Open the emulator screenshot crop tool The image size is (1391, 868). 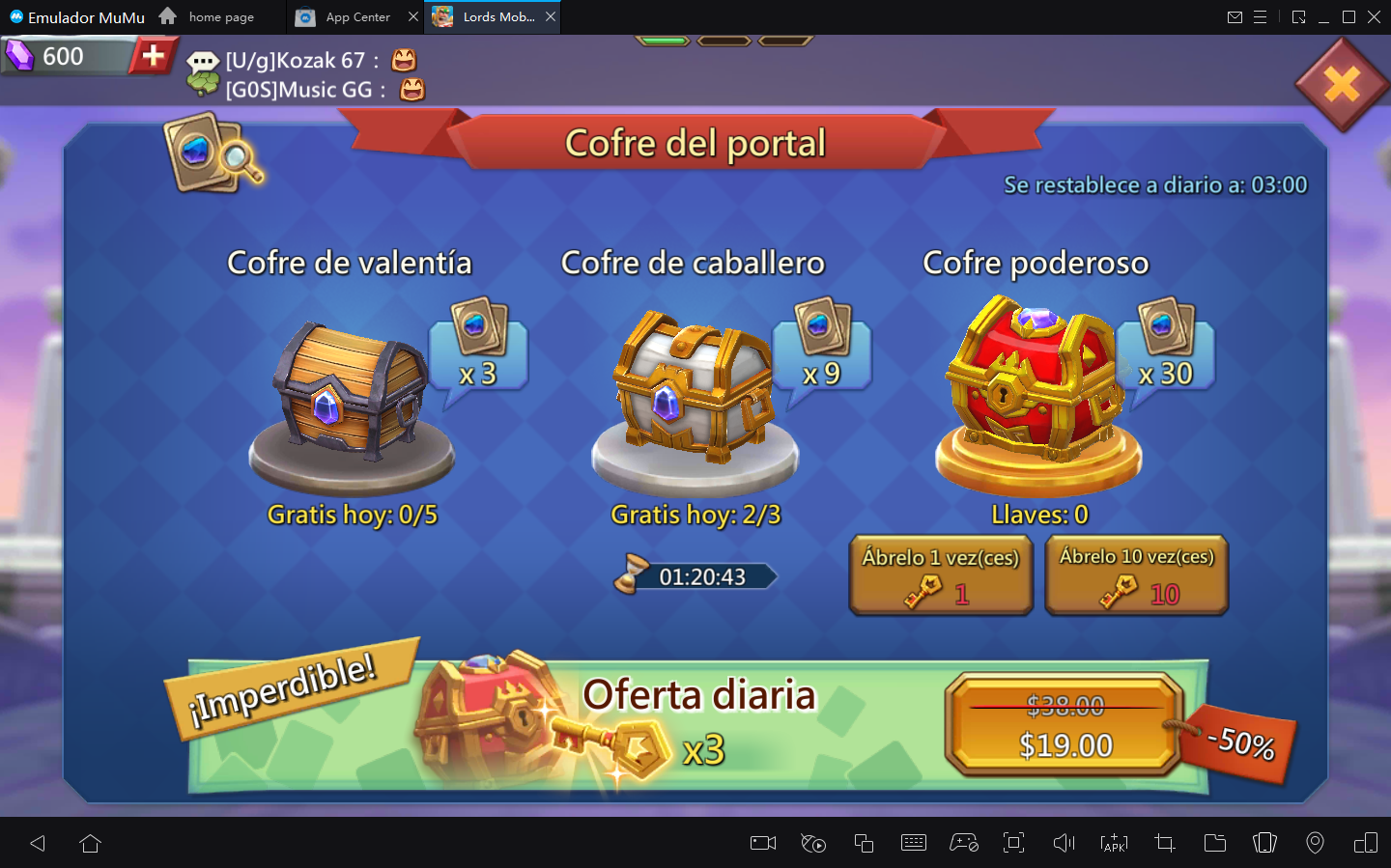click(x=1164, y=844)
